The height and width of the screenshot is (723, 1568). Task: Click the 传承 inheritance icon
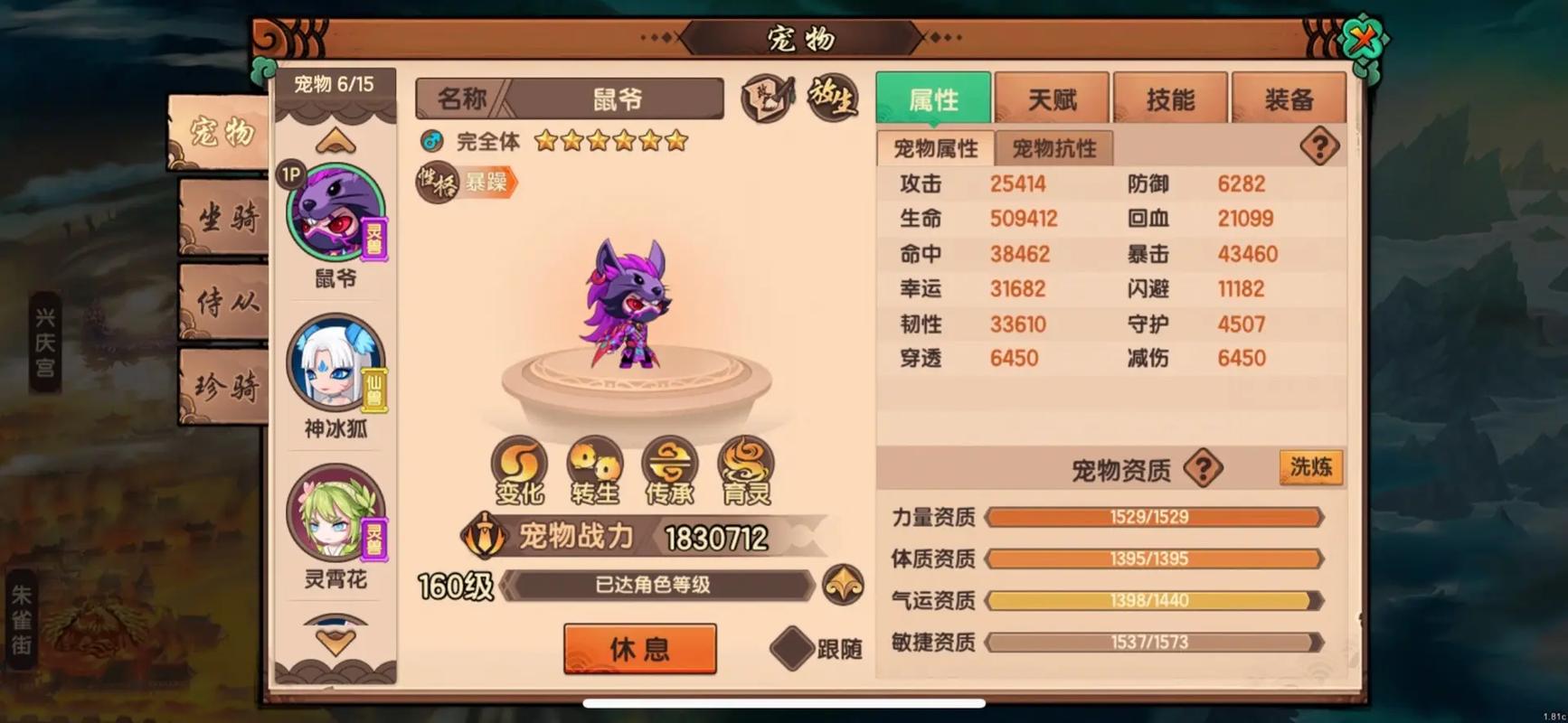pos(669,470)
